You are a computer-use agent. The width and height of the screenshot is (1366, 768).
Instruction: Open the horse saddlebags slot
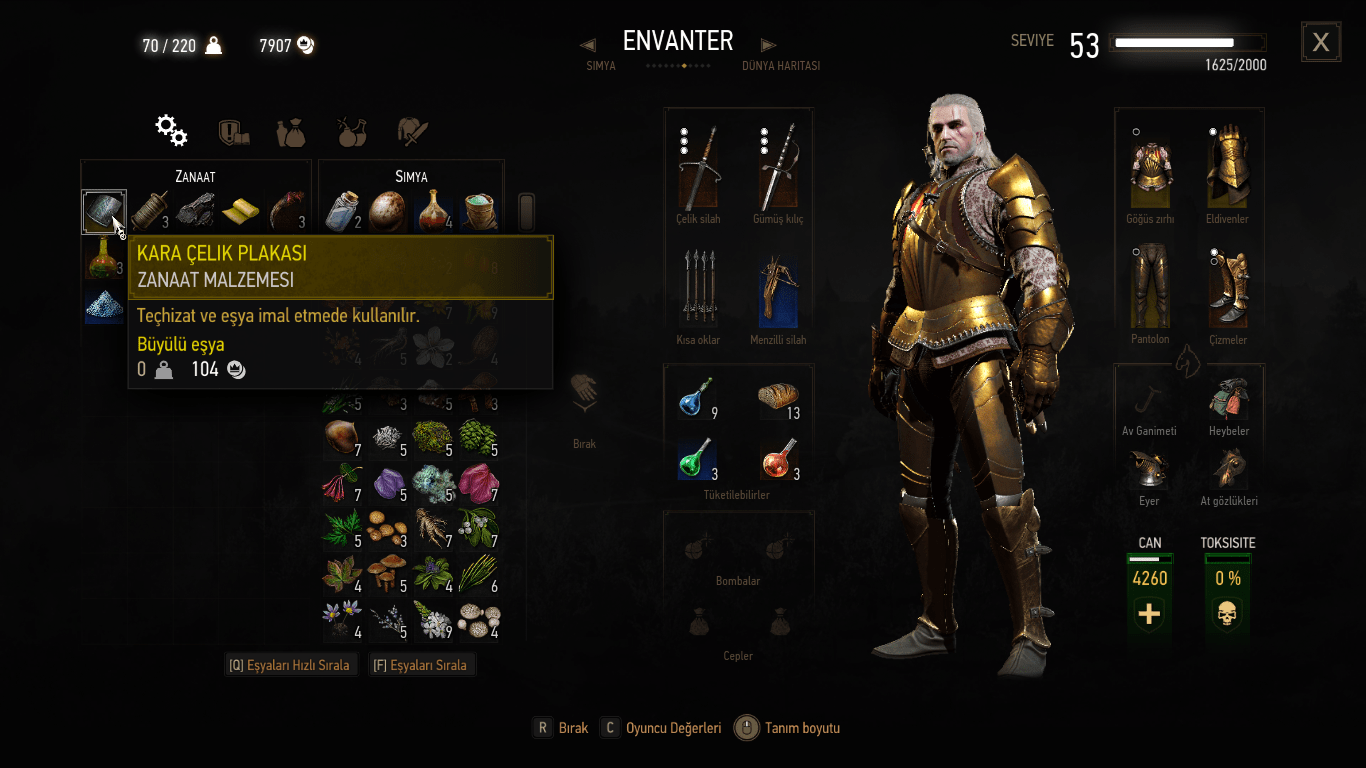[1227, 399]
